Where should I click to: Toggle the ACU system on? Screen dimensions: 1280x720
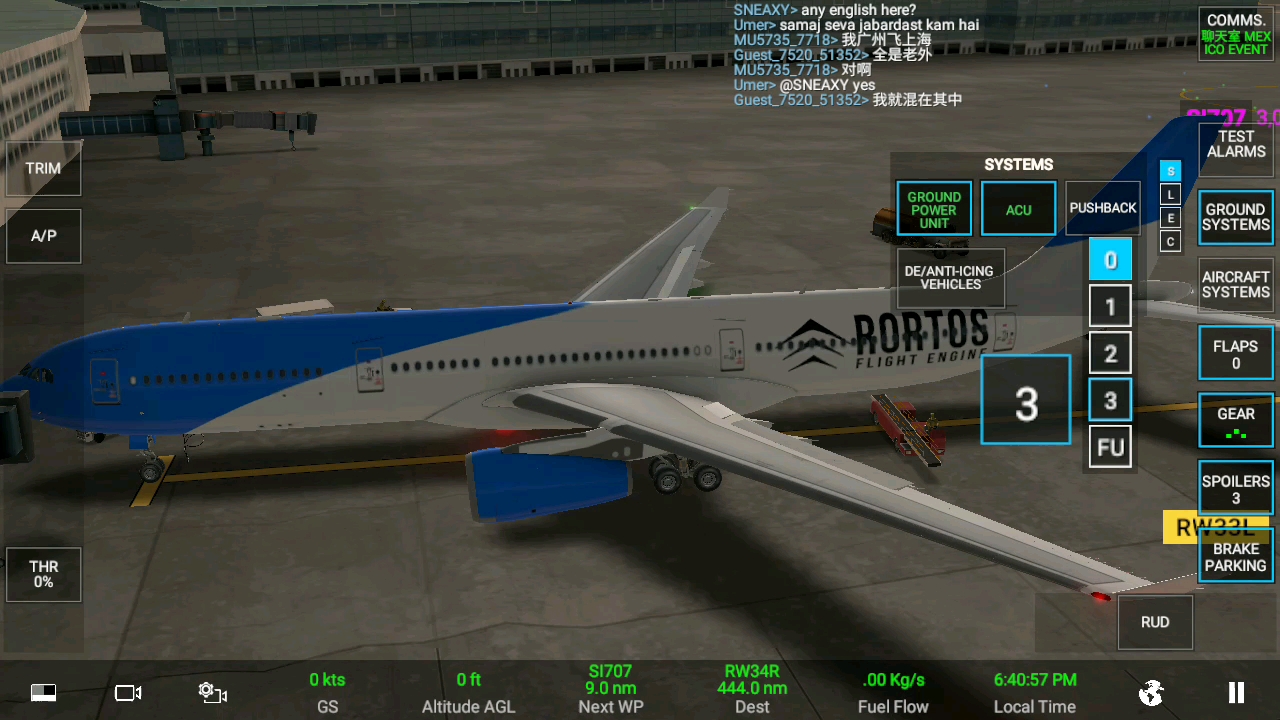pos(1018,208)
